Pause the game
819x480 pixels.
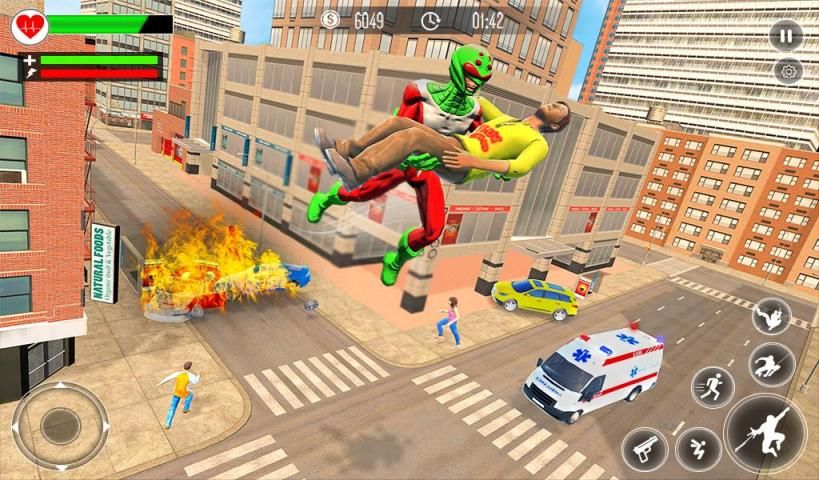click(785, 36)
